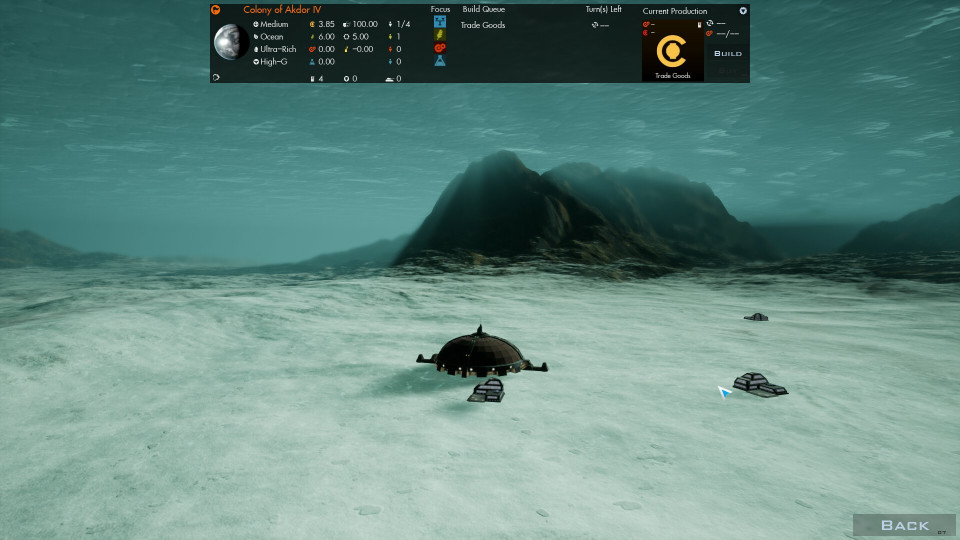The image size is (960, 540).
Task: Click the Trade Goods production thumbnail
Action: tap(672, 50)
